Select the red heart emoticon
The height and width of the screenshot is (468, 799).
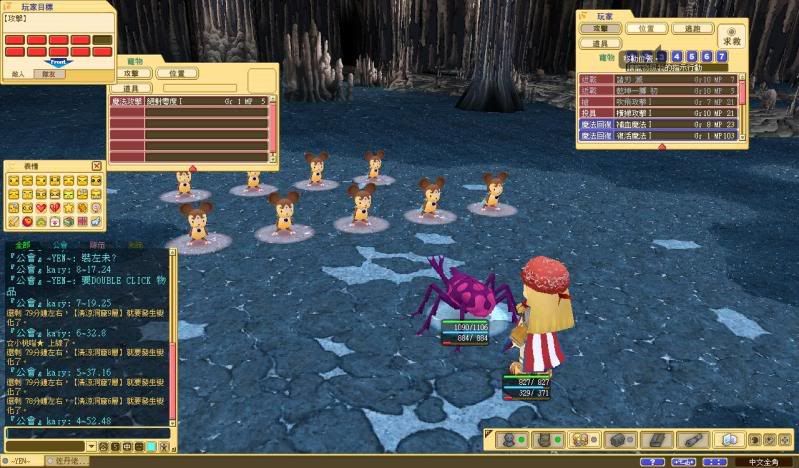tap(41, 207)
